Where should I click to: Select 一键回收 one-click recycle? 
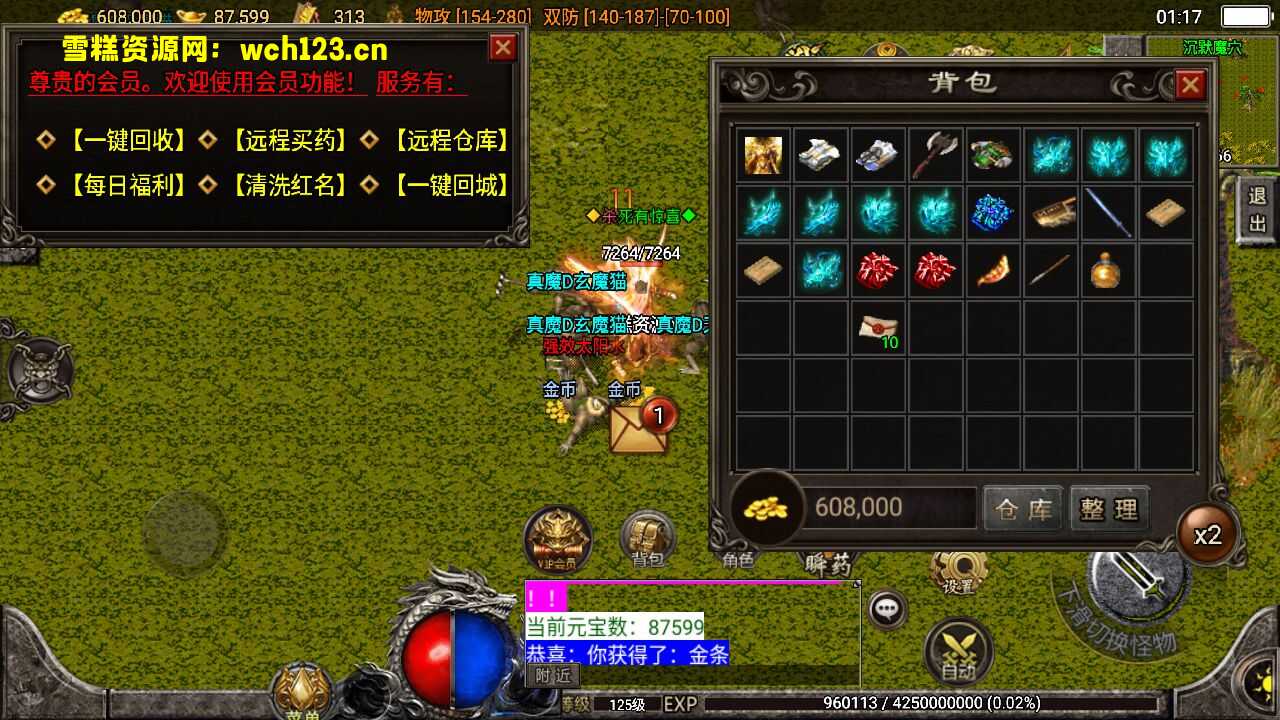point(126,141)
